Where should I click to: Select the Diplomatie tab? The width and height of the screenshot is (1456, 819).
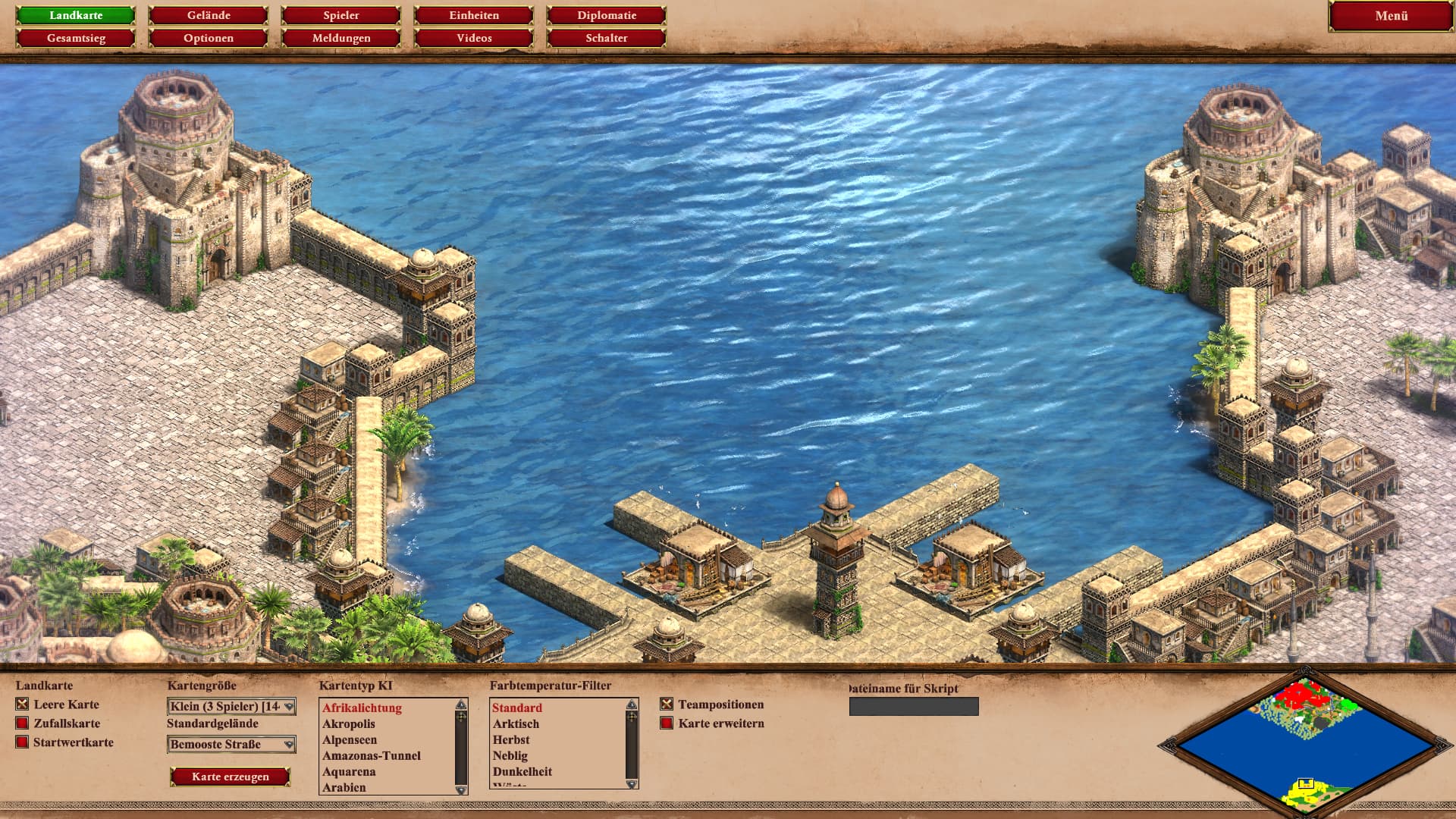click(607, 15)
